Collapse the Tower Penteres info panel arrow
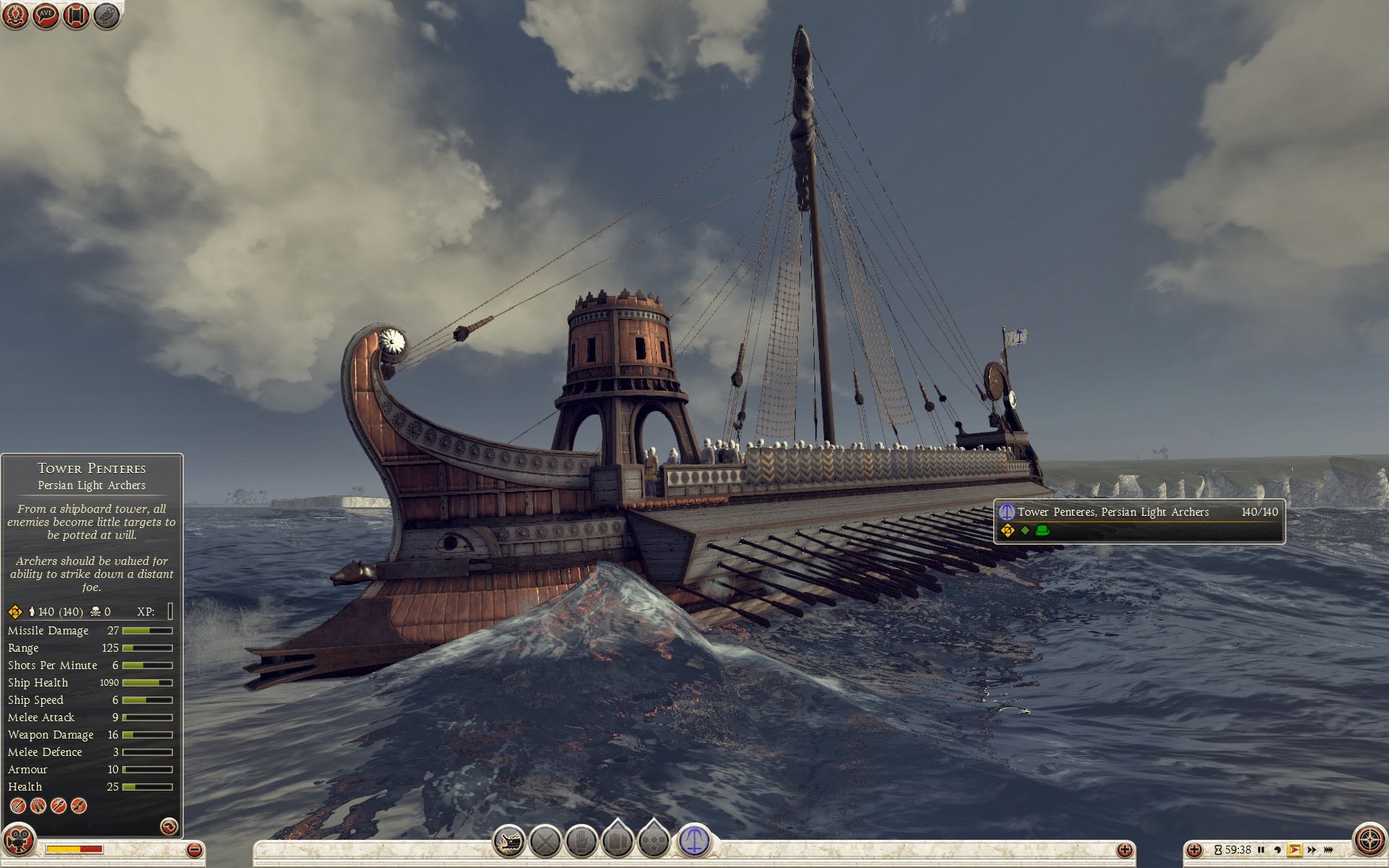 point(169,826)
